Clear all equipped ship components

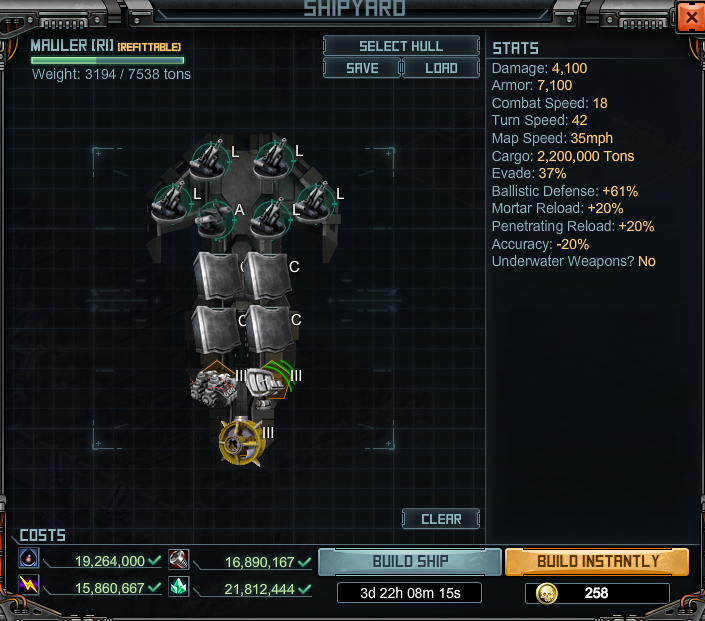[x=441, y=519]
